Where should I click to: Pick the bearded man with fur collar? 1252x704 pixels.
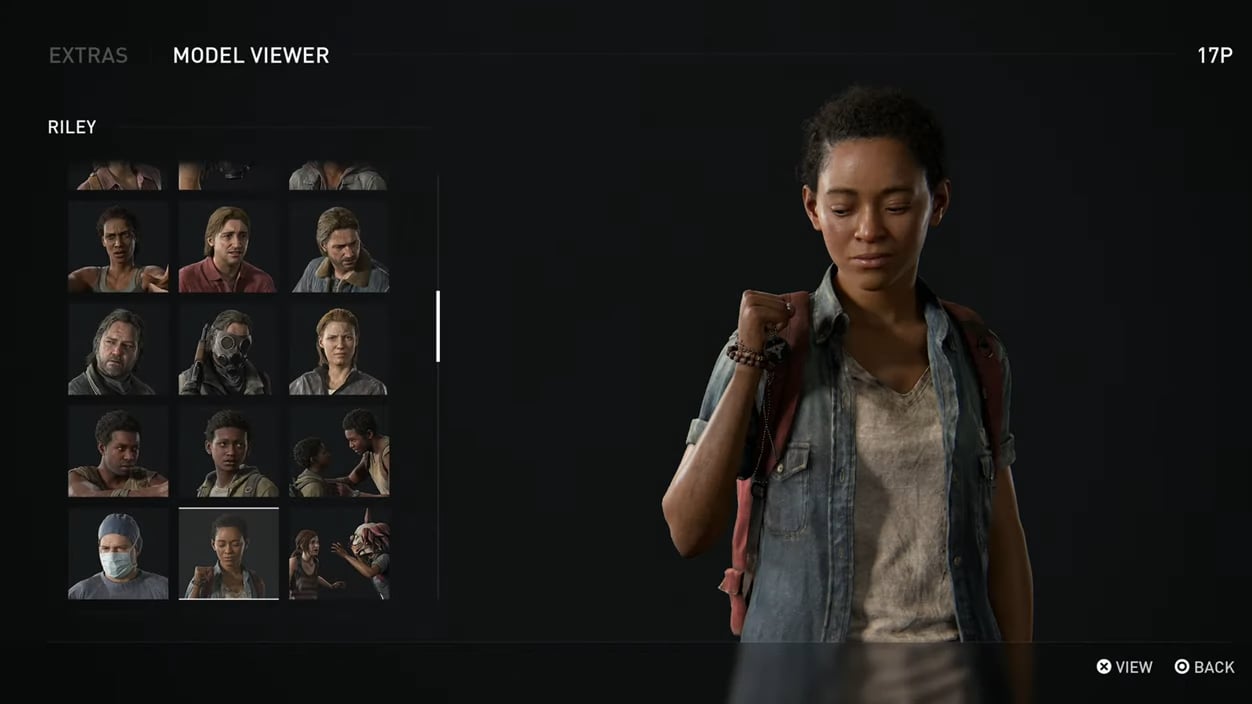(339, 247)
